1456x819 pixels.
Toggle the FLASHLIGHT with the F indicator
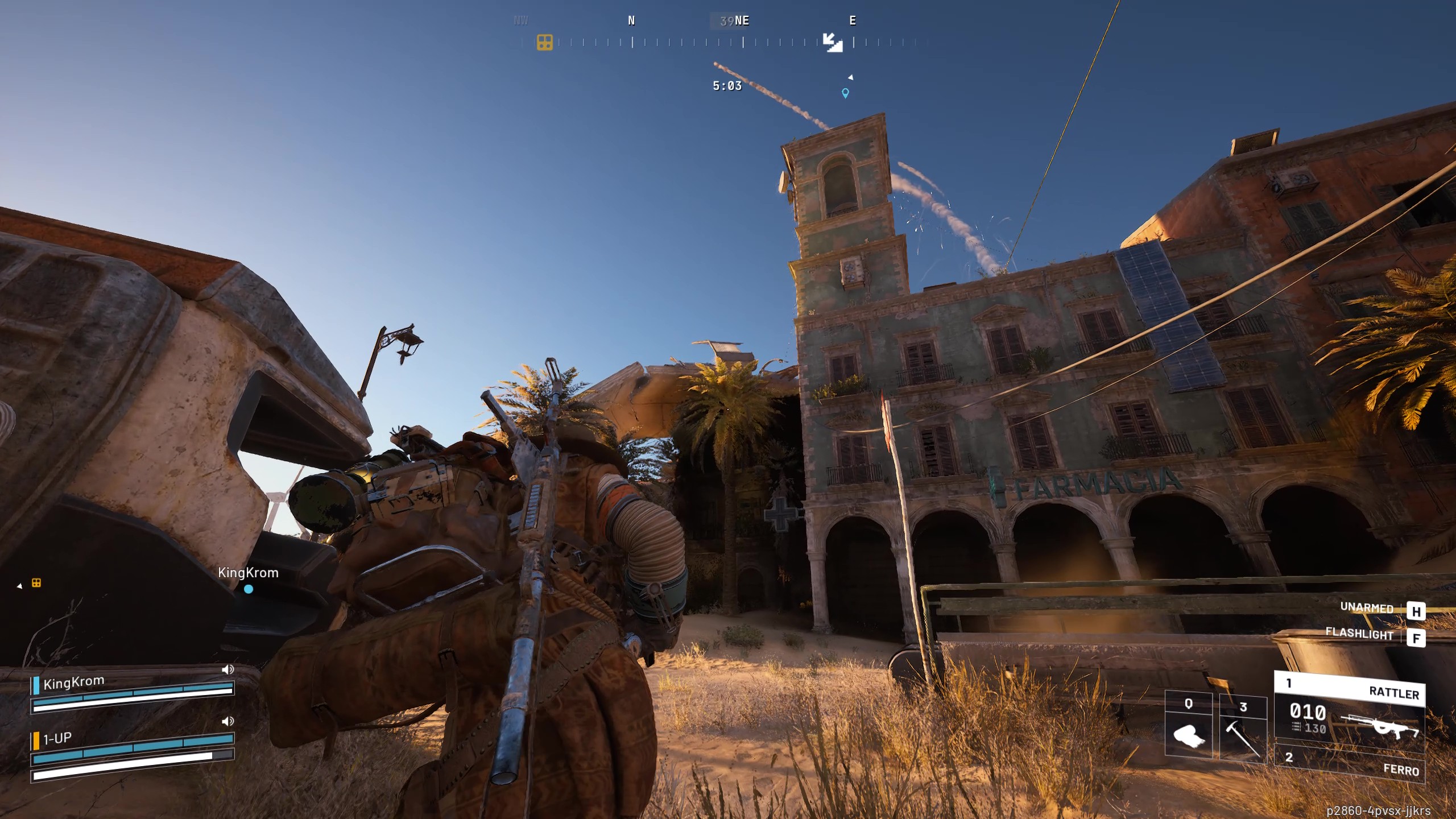point(1416,638)
